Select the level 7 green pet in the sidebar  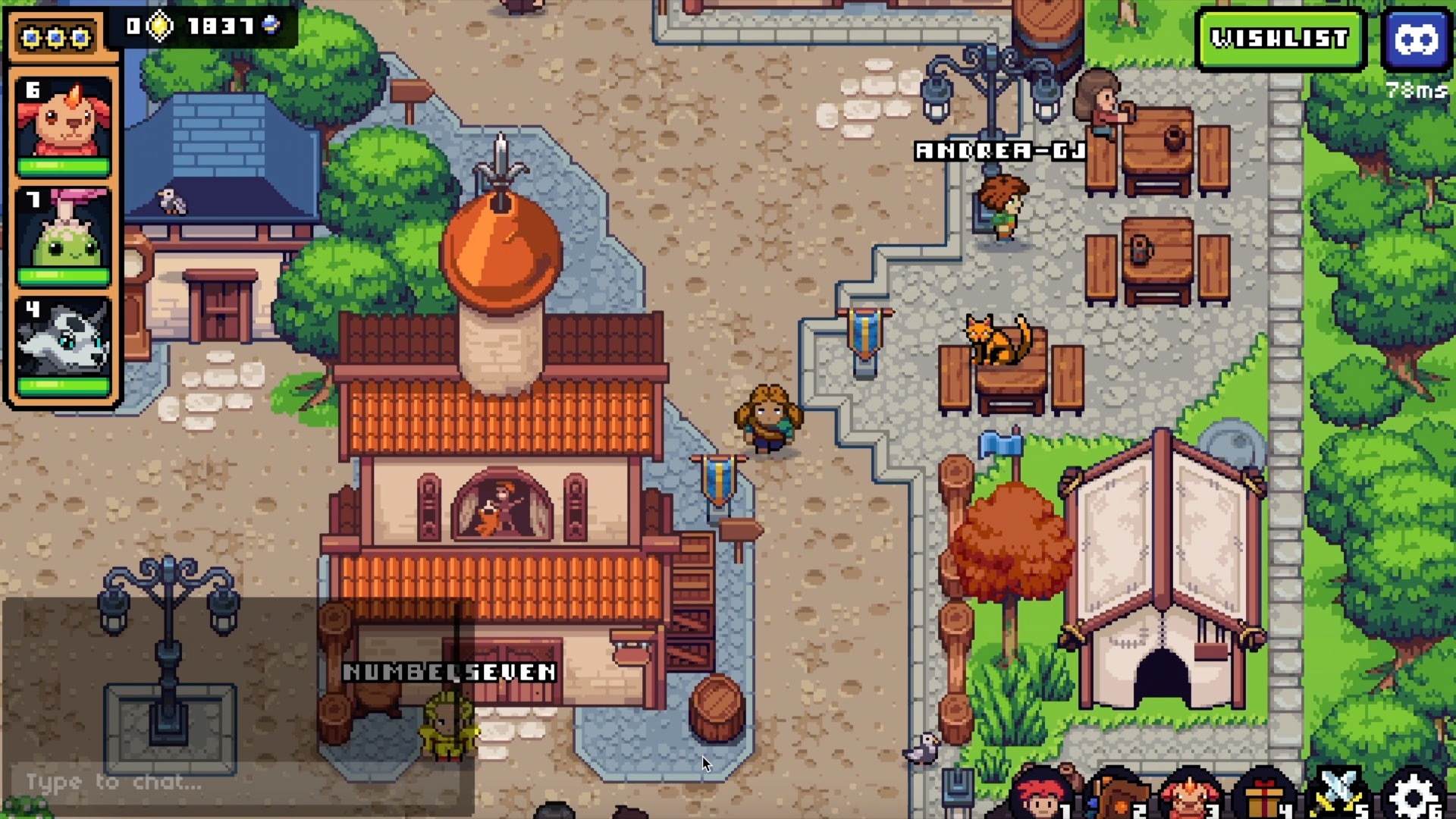[64, 227]
